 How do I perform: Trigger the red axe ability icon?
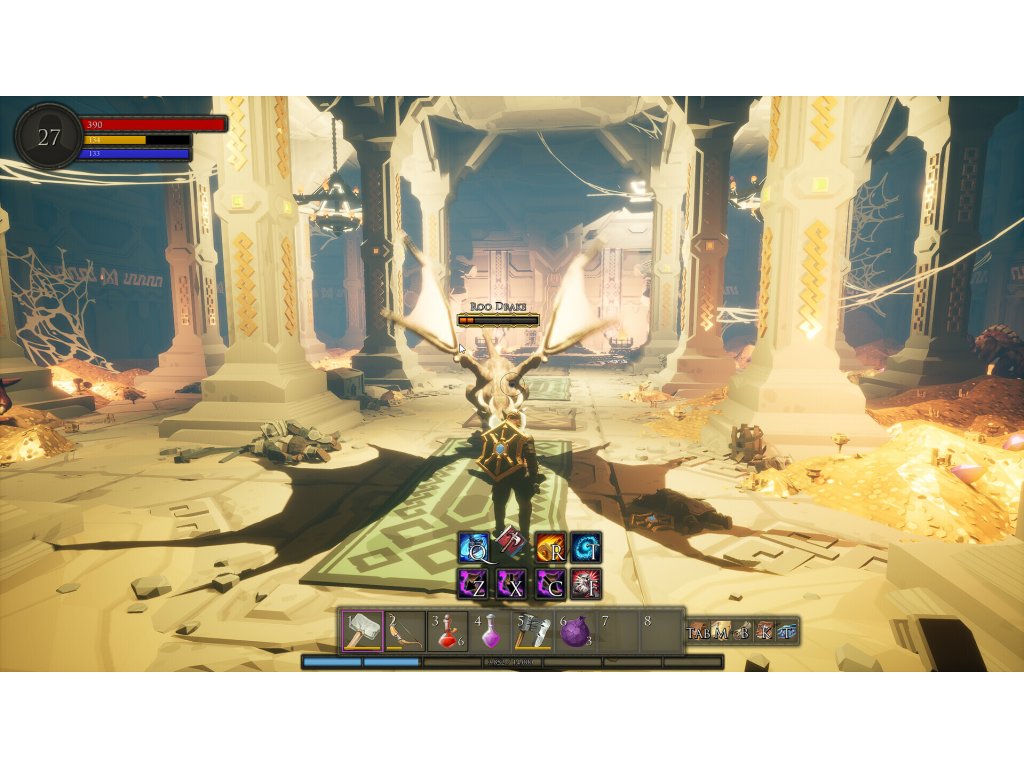pyautogui.click(x=510, y=540)
